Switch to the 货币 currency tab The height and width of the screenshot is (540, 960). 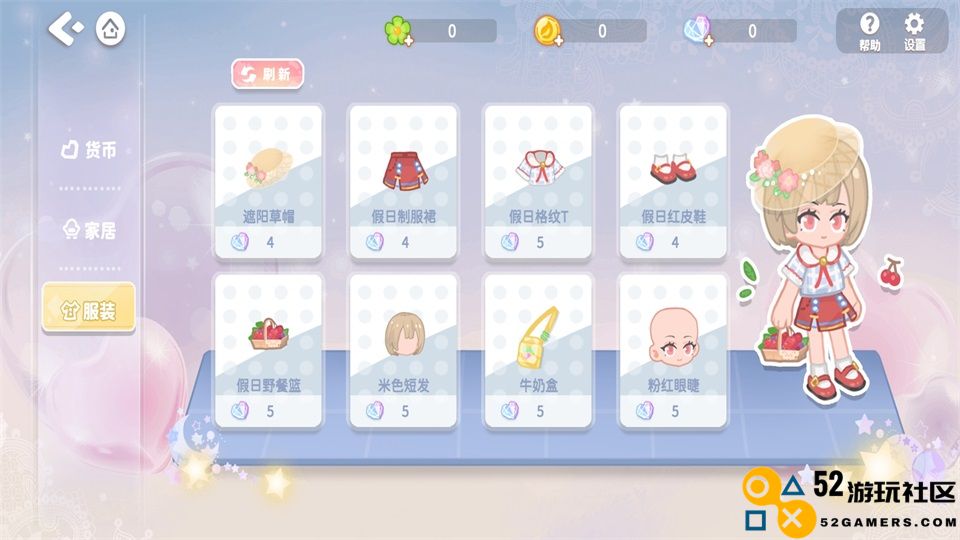tap(88, 150)
